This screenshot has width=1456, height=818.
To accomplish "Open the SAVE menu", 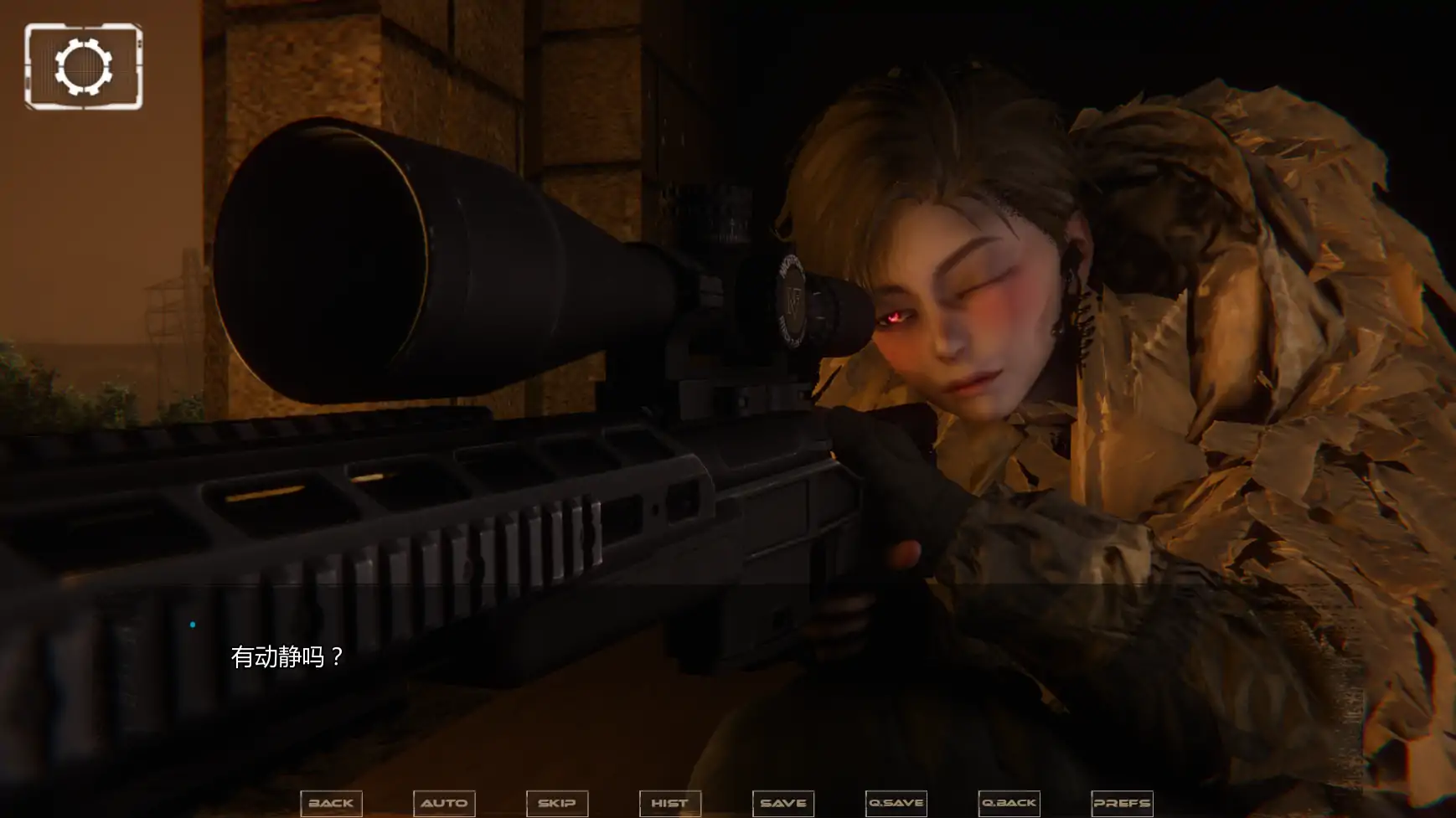I will [x=783, y=803].
